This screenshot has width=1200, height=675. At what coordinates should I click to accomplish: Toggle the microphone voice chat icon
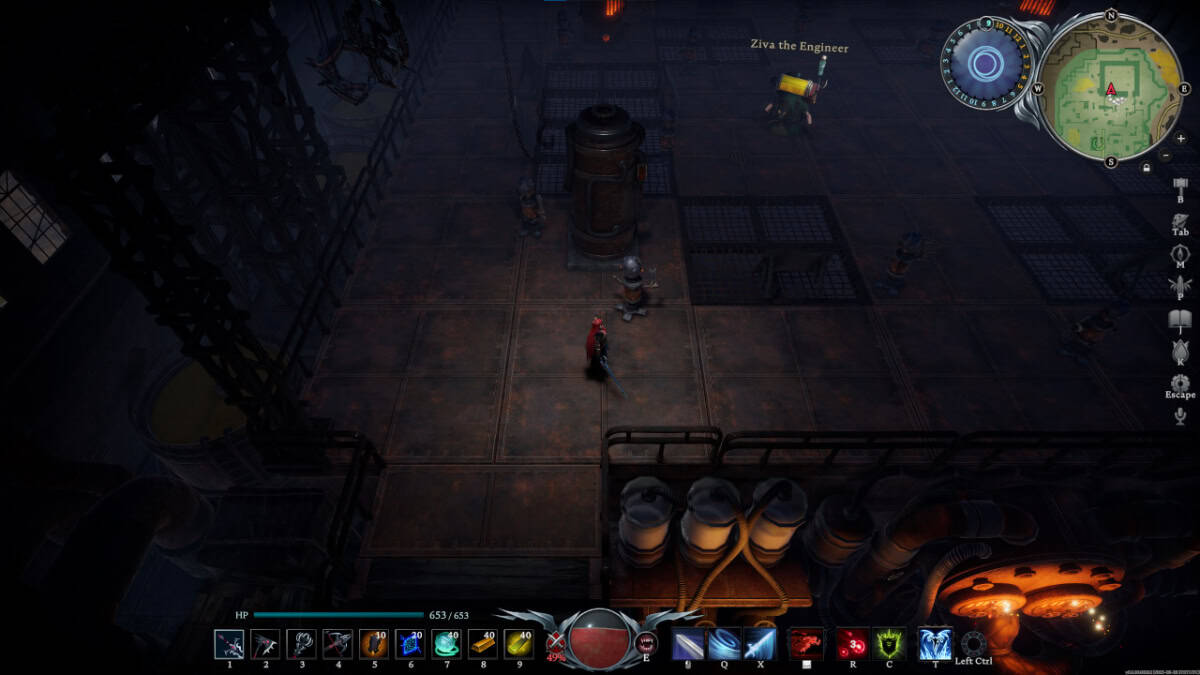[x=1180, y=416]
